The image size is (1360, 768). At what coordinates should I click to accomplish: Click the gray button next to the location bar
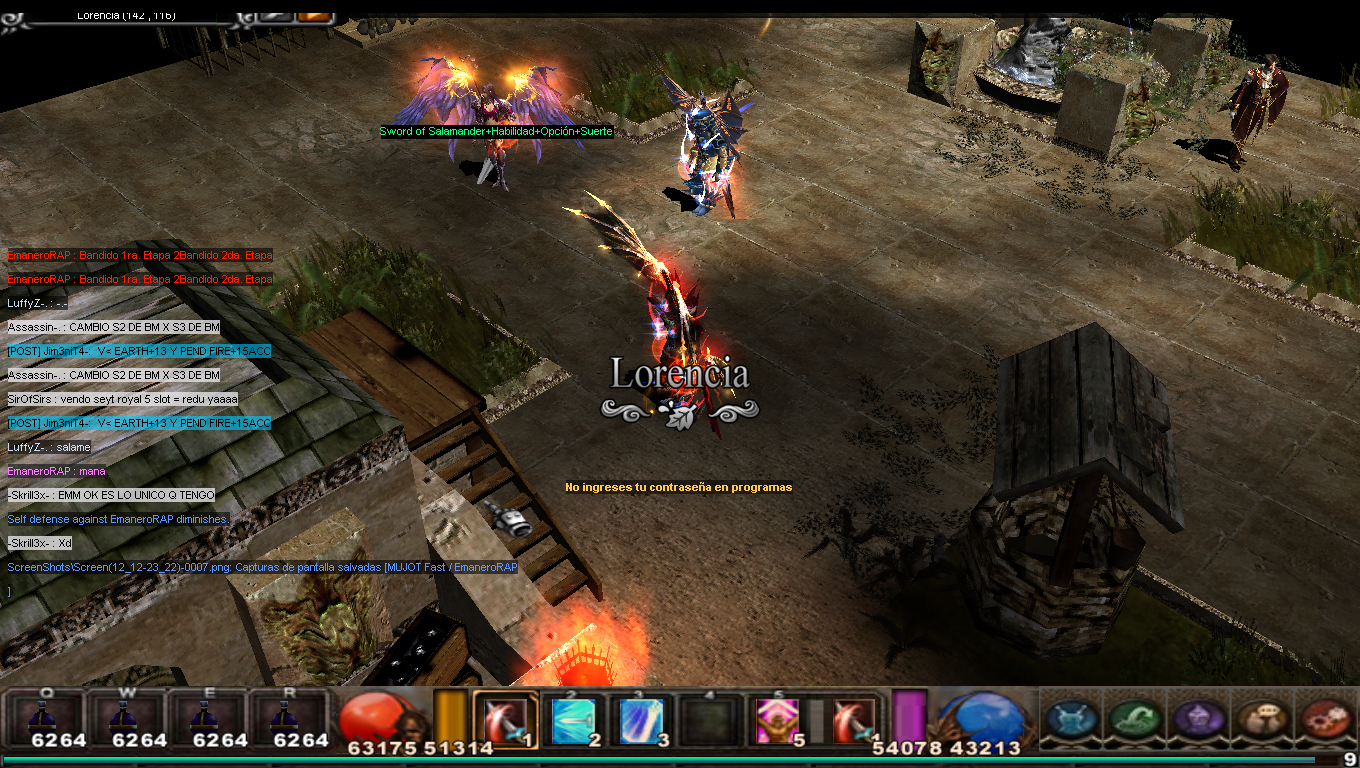coord(275,15)
